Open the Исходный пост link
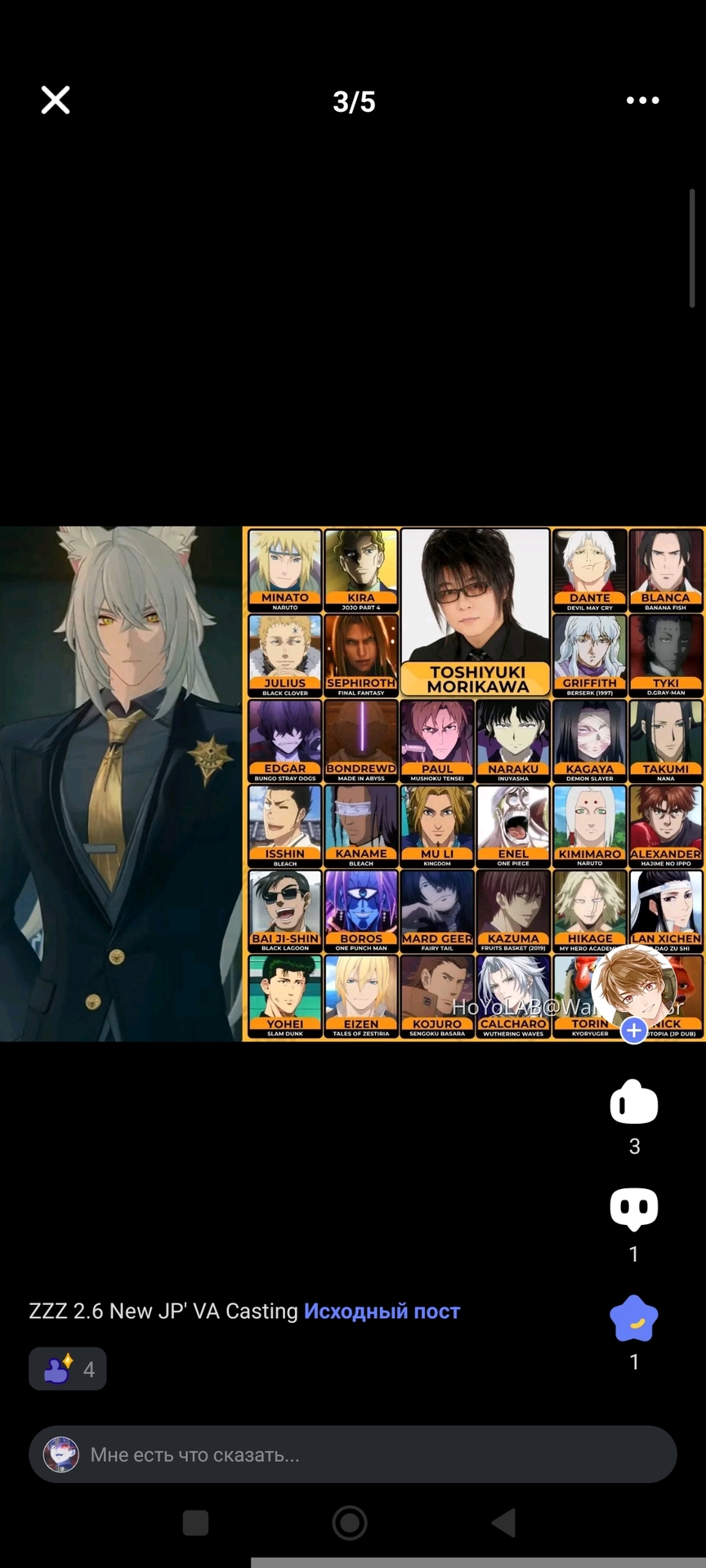The width and height of the screenshot is (706, 1568). point(382,1311)
